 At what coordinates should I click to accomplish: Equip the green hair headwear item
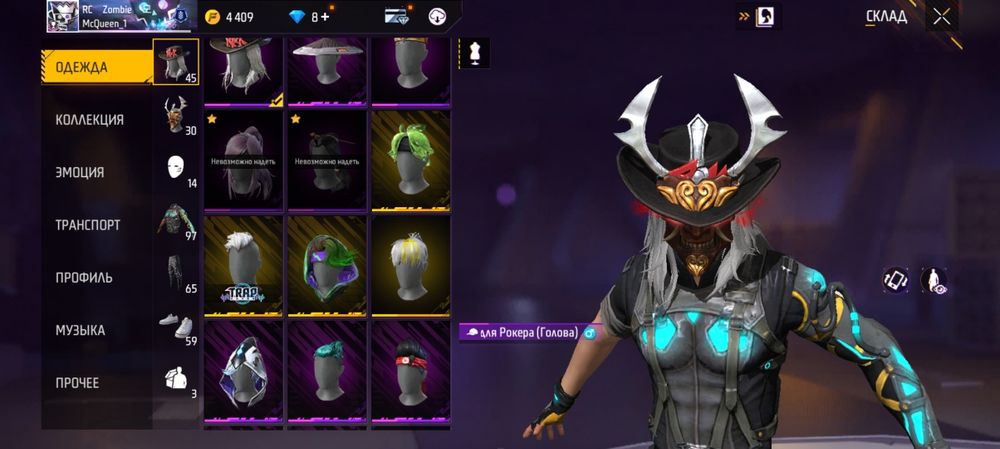click(x=411, y=160)
